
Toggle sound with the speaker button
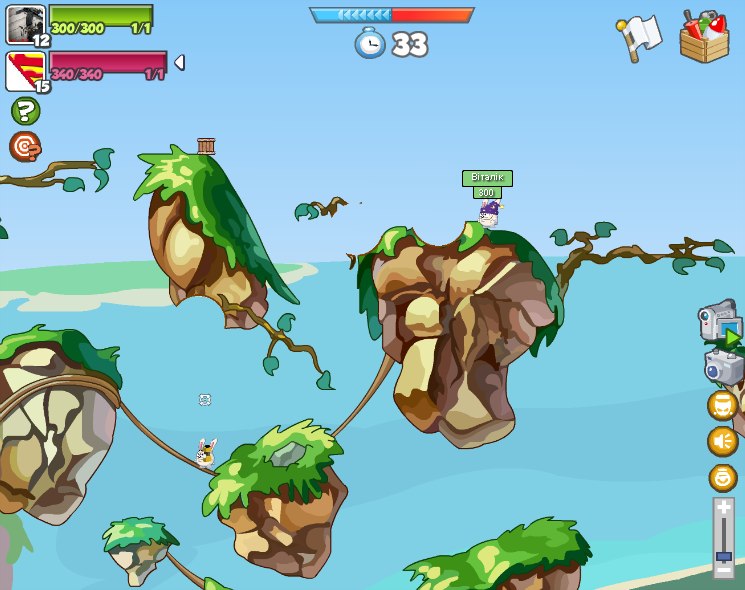click(x=722, y=441)
